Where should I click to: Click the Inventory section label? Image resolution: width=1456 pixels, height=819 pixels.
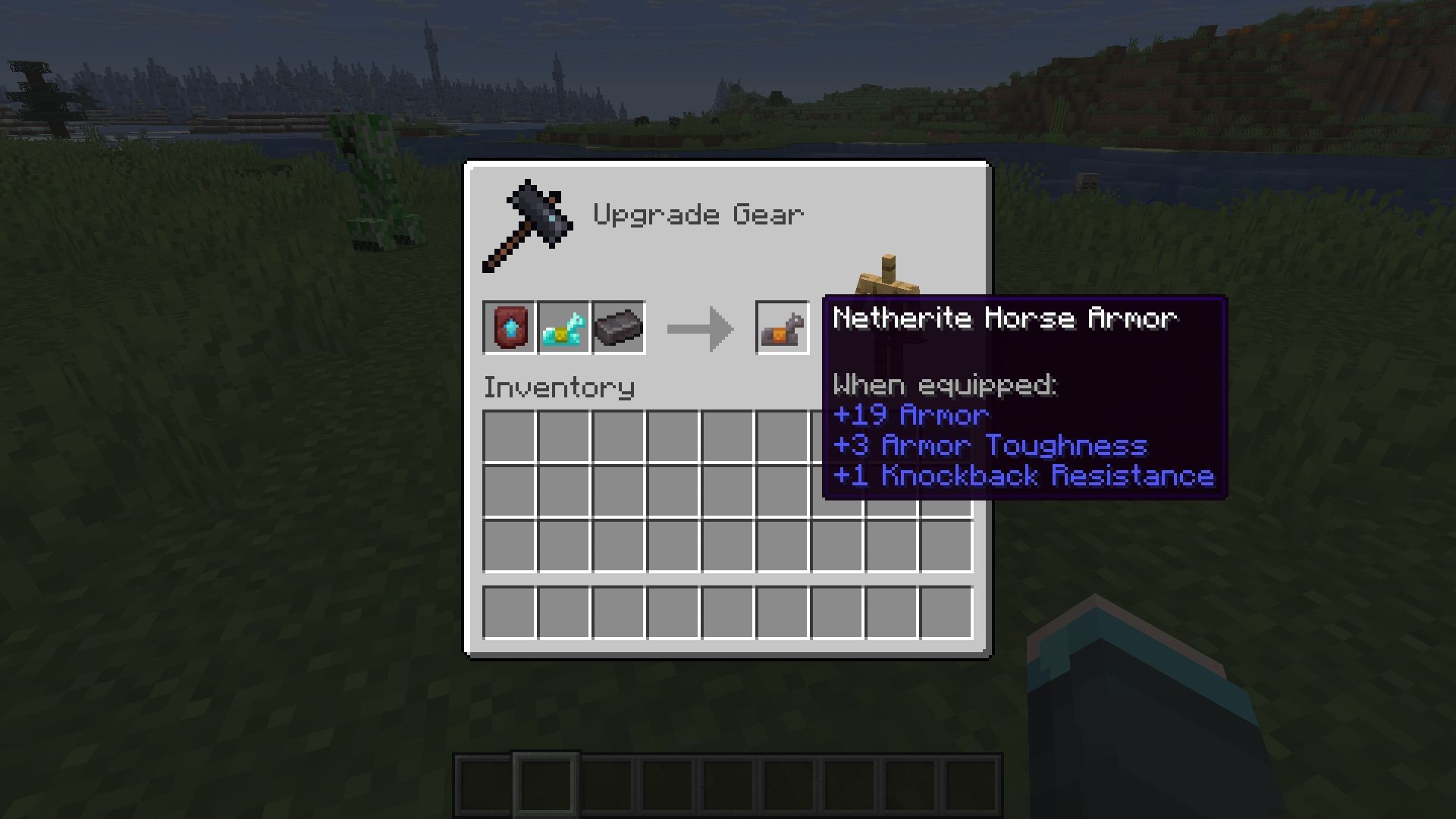559,388
